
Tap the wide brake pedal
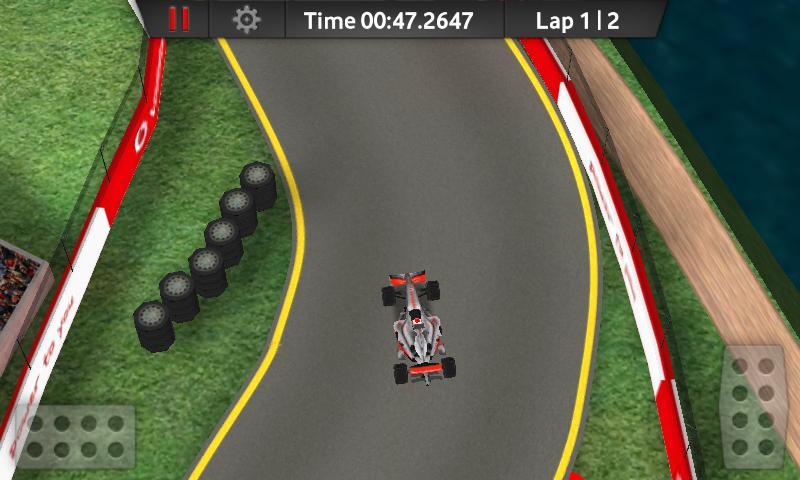point(76,437)
